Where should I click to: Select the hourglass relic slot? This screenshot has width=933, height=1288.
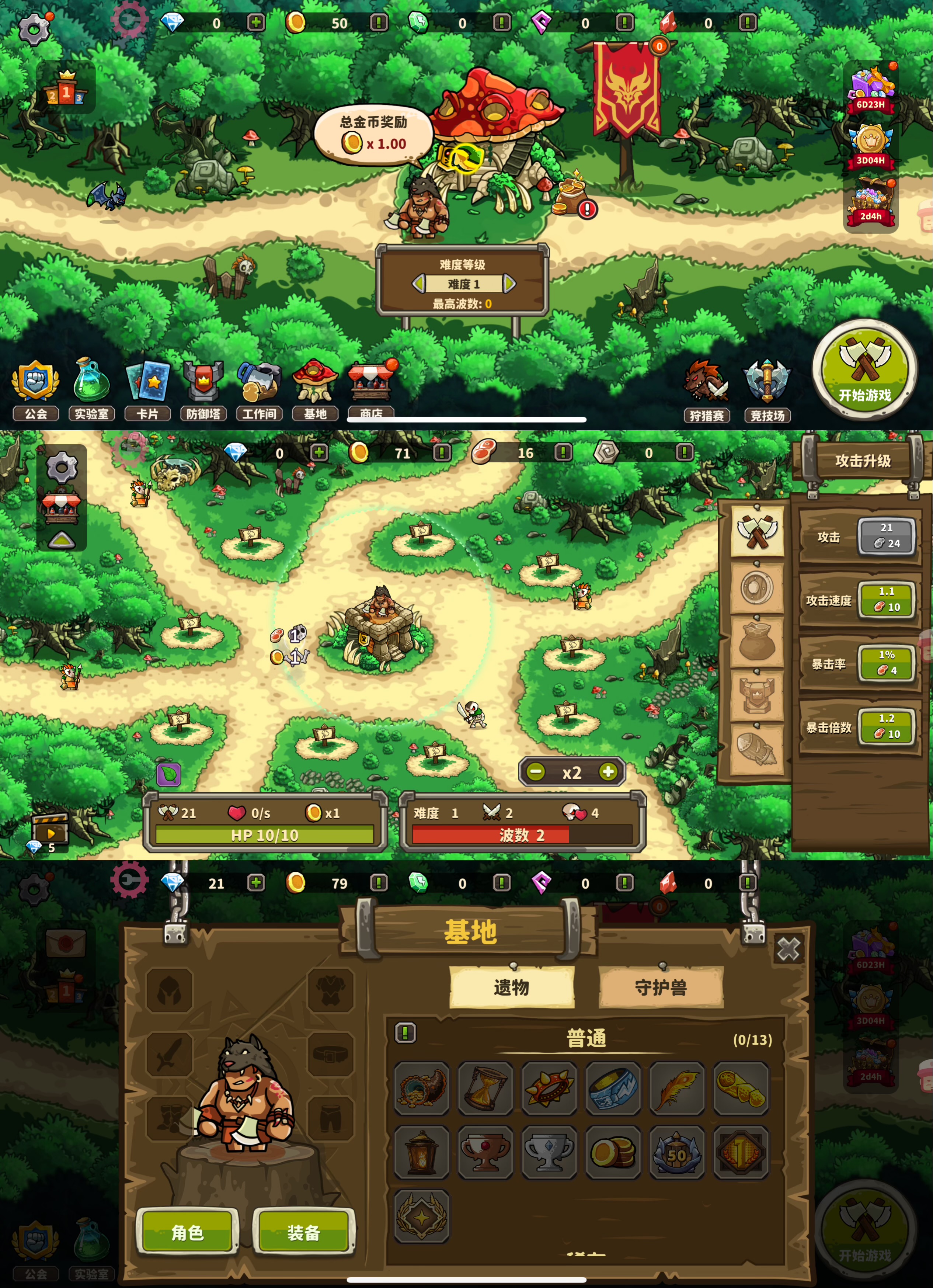(x=485, y=1089)
